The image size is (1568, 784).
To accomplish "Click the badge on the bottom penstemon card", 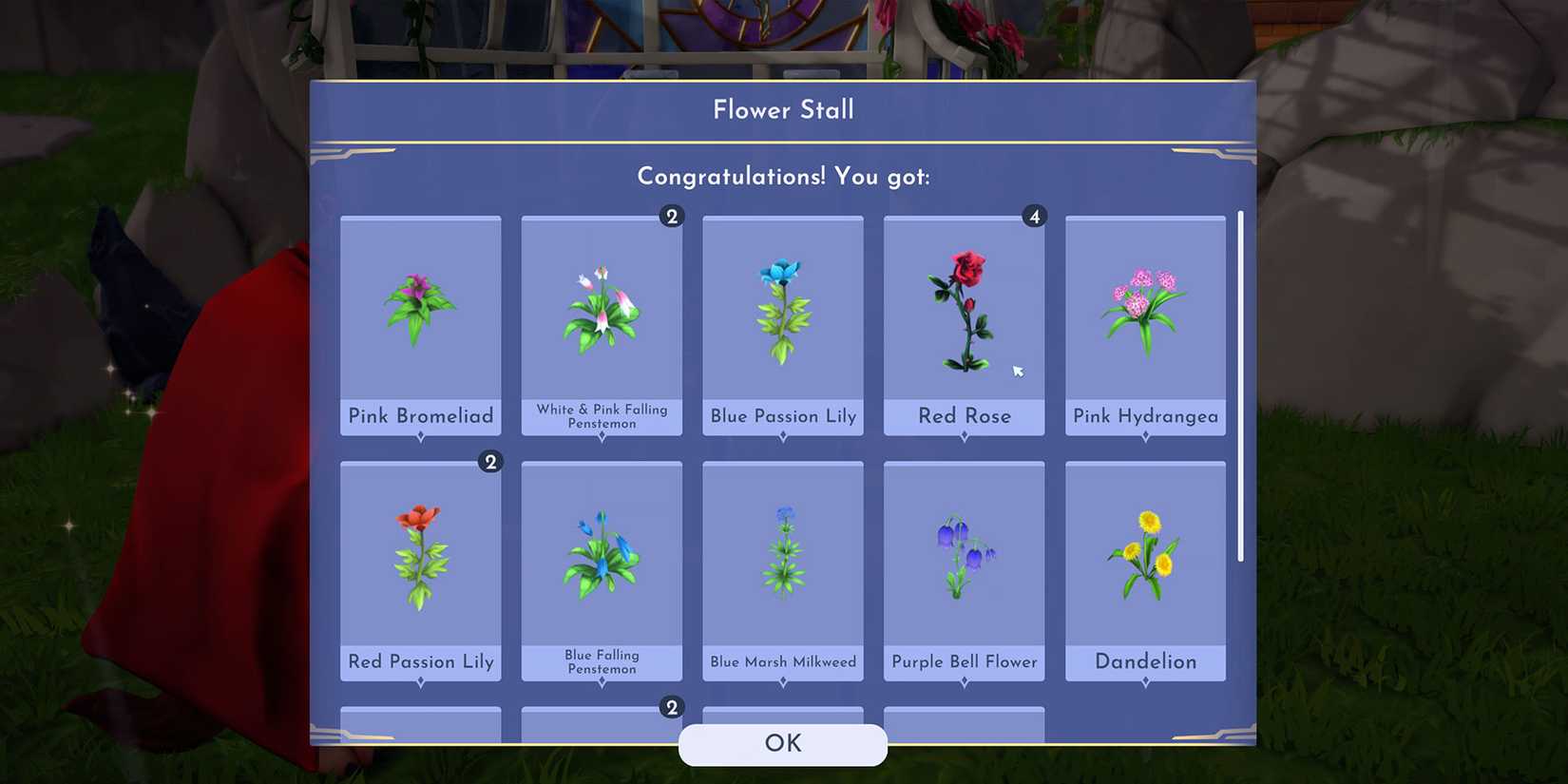I will click(673, 707).
